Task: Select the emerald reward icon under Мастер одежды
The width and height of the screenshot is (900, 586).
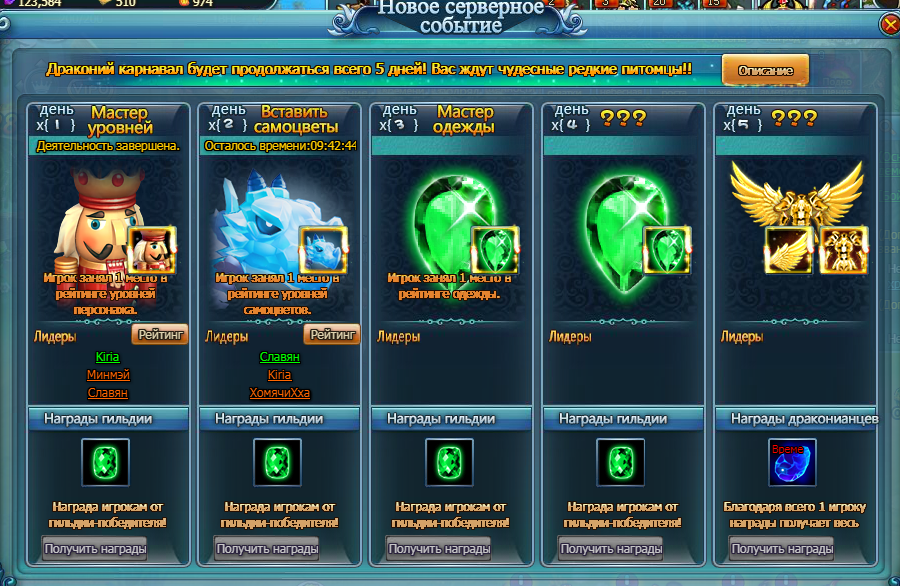Action: click(496, 250)
